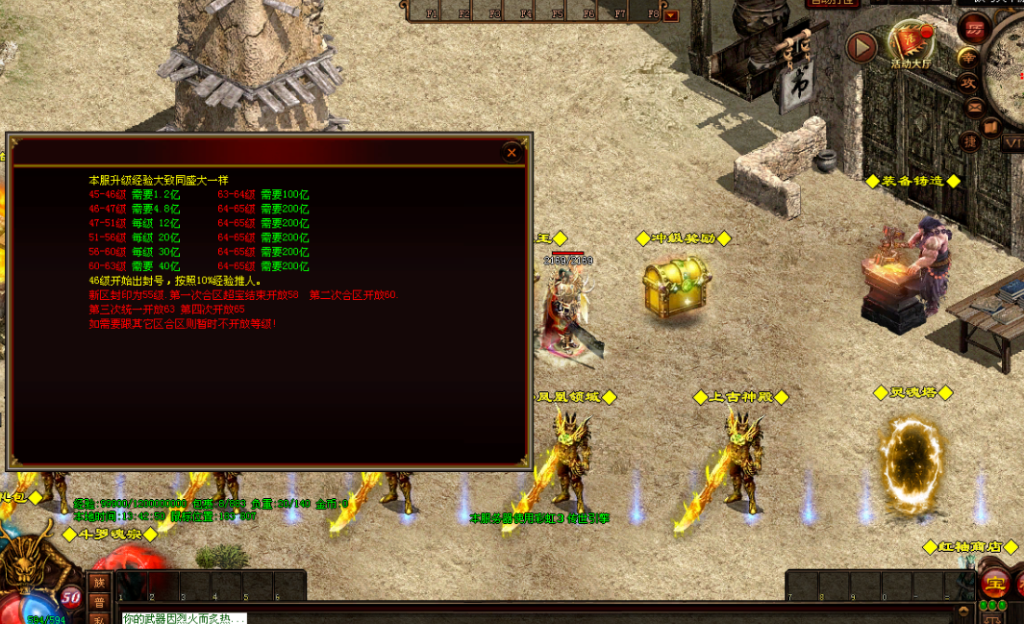Screen dimensions: 1024x624
Task: Click the round play arrow button
Action: click(x=861, y=46)
